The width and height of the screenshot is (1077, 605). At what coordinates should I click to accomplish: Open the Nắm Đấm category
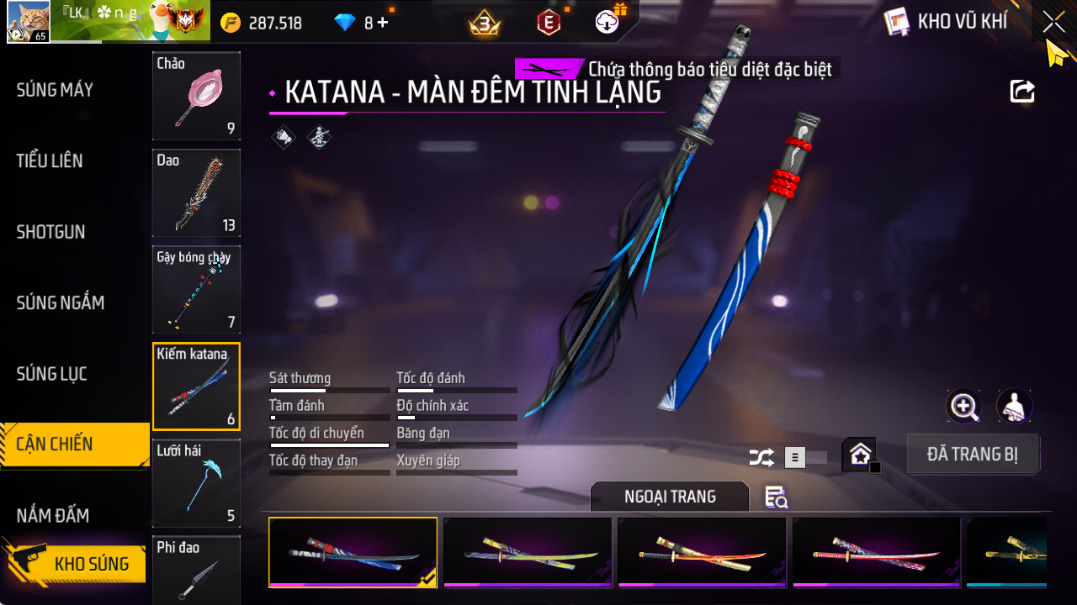[x=53, y=516]
